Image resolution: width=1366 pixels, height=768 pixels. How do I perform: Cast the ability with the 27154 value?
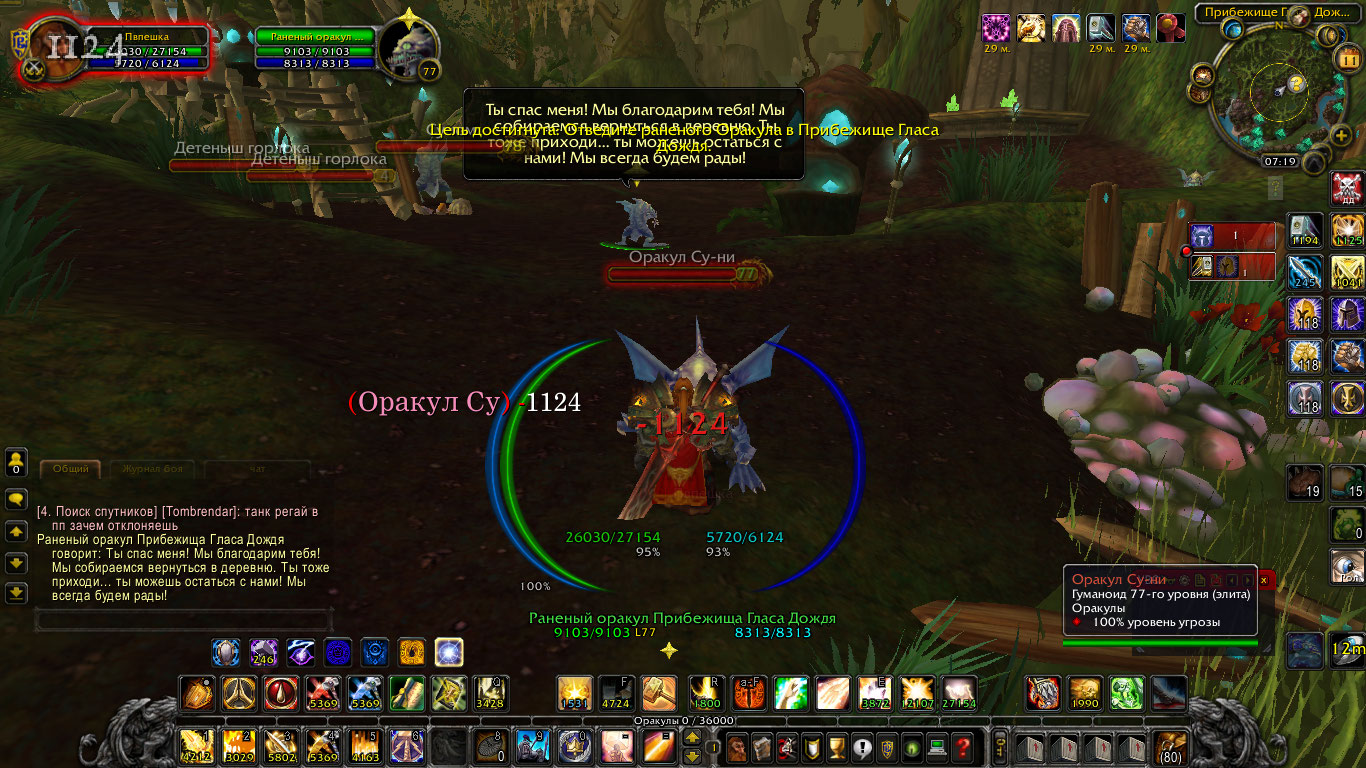click(958, 692)
